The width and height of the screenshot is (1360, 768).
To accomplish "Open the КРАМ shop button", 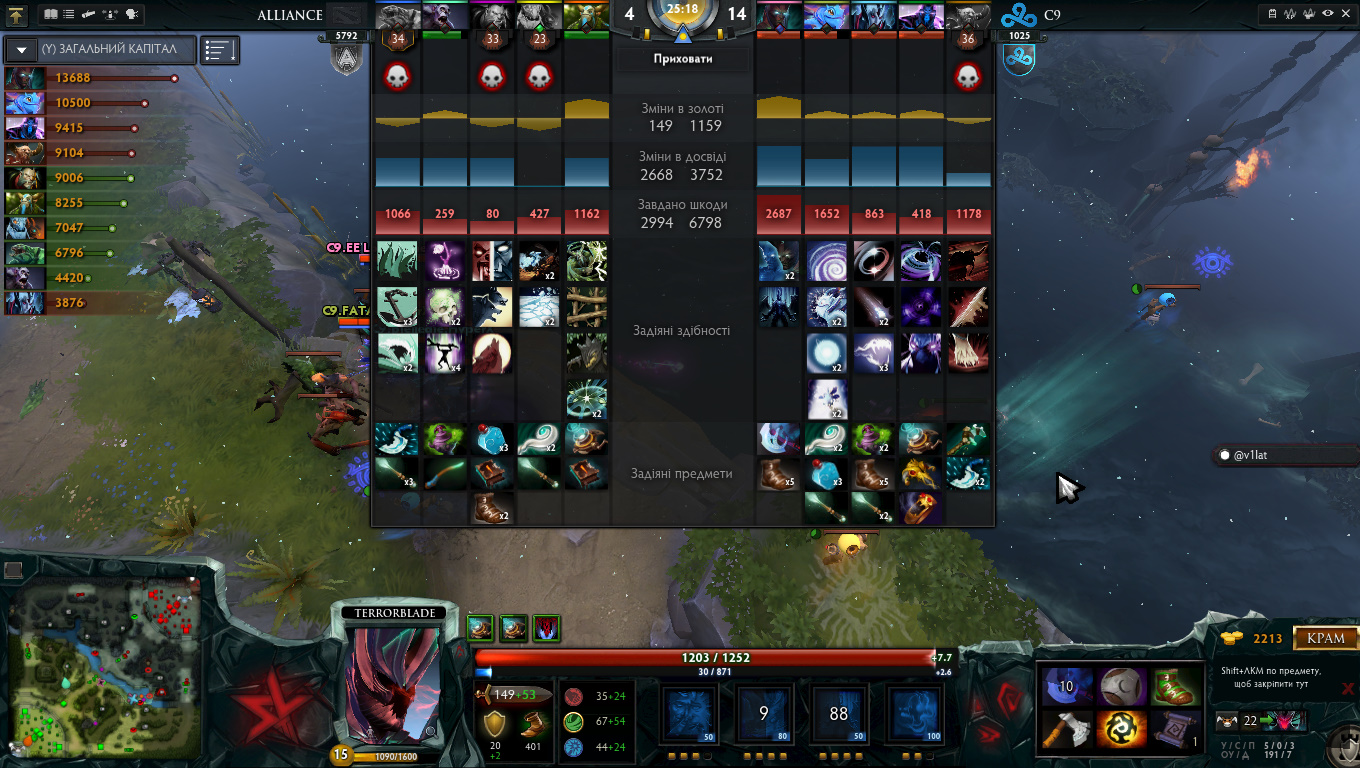I will (1327, 638).
